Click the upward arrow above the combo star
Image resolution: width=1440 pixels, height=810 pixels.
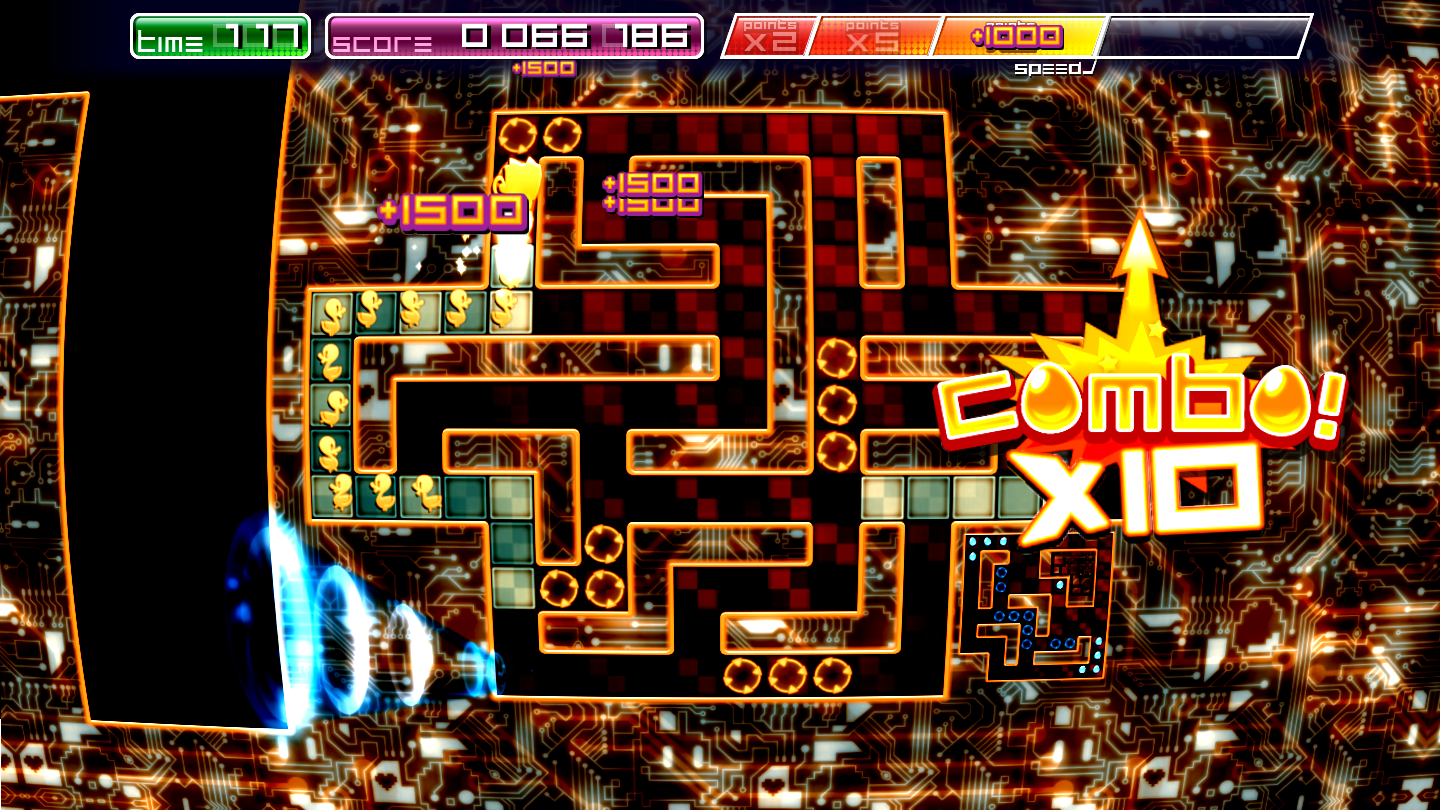click(x=1140, y=255)
